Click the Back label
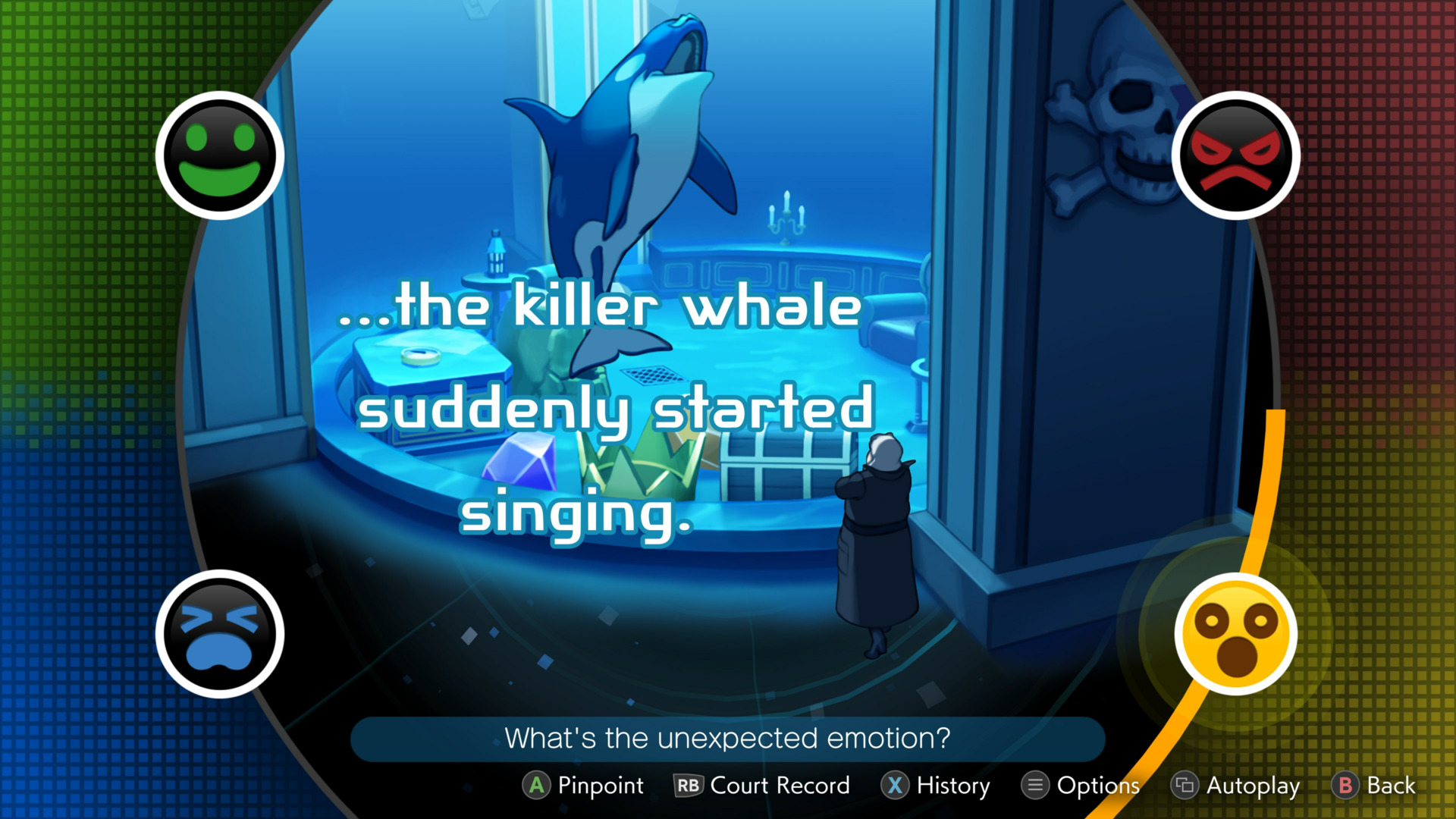Screen dimensions: 1456x819 1390,786
